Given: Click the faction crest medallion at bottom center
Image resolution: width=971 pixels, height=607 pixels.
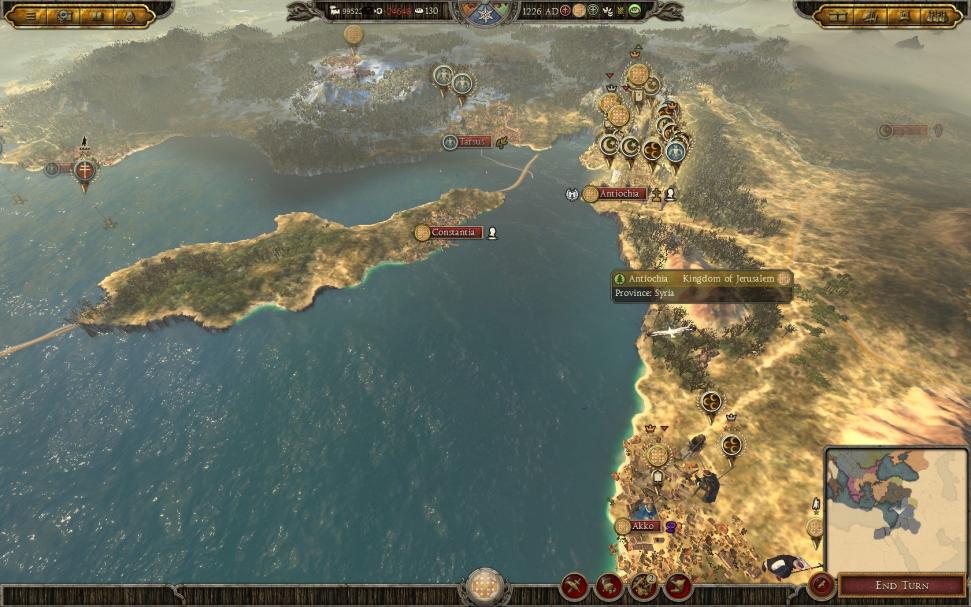Looking at the screenshot, I should click(x=485, y=585).
